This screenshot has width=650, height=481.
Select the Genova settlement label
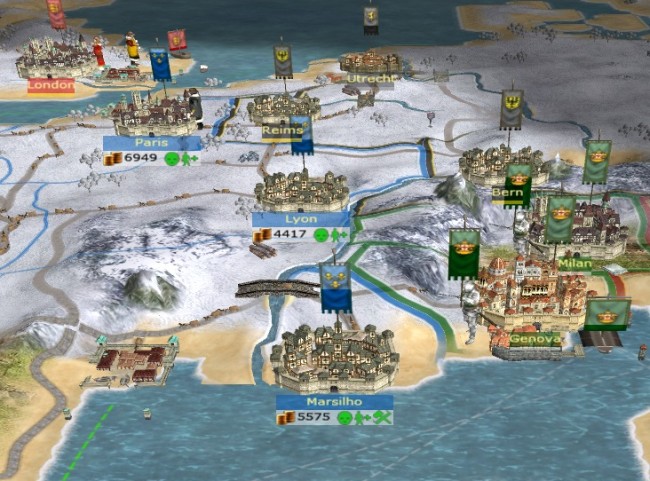[534, 339]
